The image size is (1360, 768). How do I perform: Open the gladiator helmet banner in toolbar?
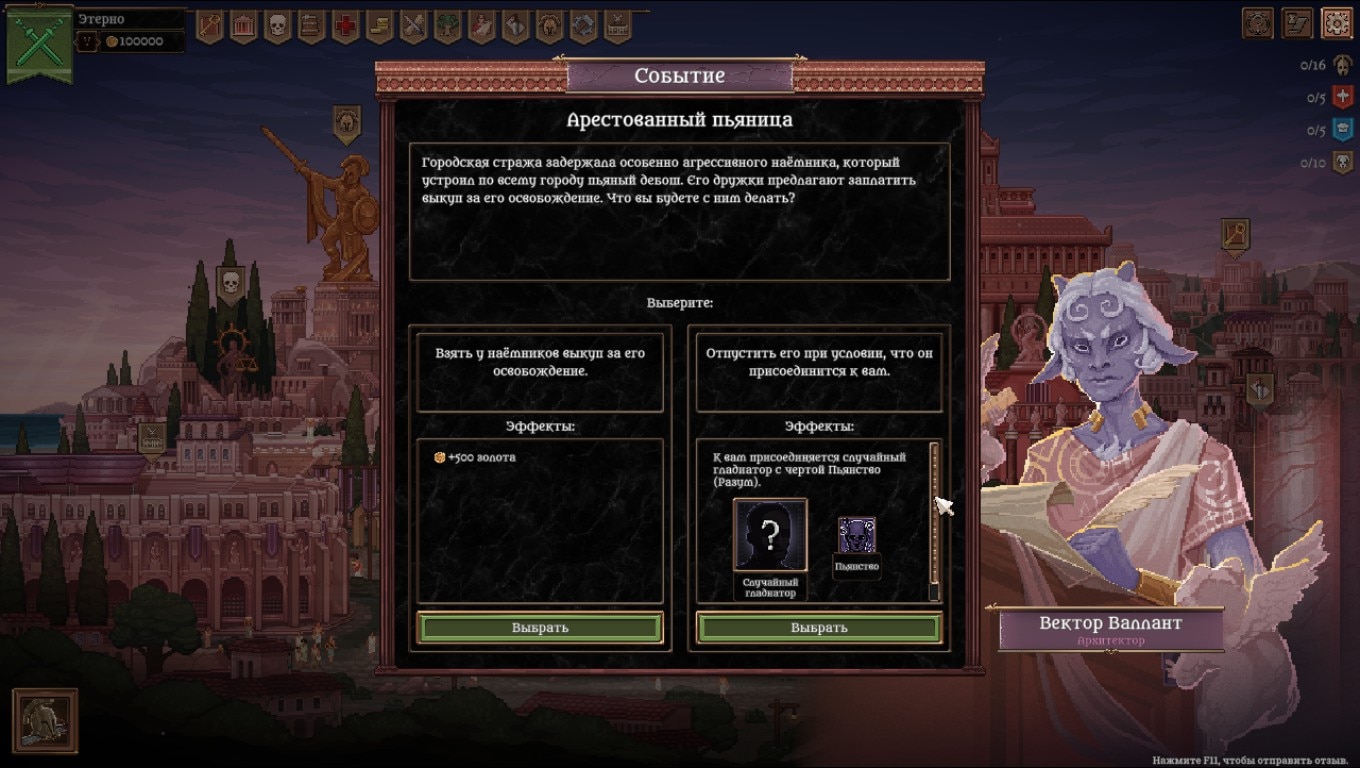pos(549,26)
